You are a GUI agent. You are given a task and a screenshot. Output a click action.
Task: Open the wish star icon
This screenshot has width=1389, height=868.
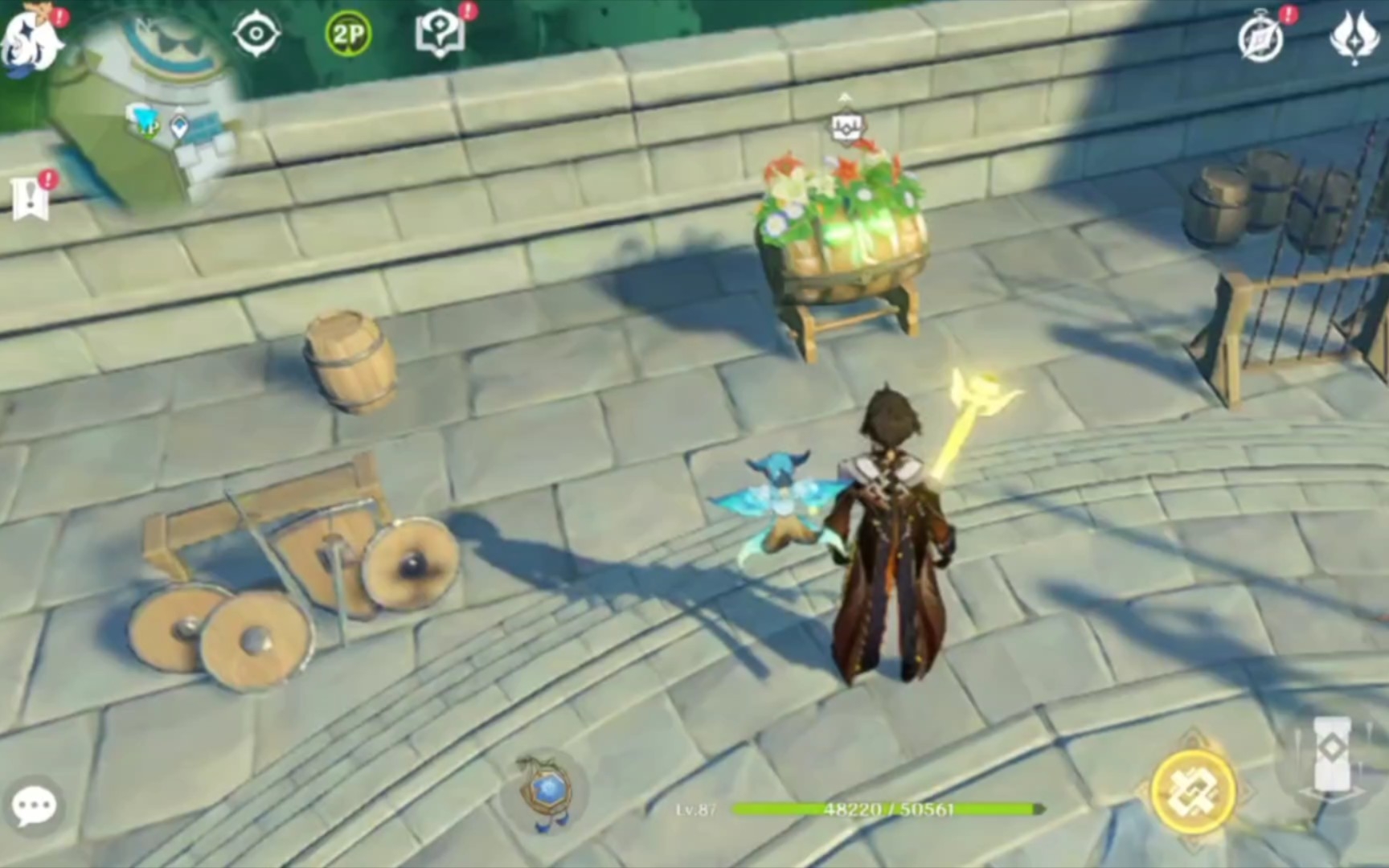1354,36
